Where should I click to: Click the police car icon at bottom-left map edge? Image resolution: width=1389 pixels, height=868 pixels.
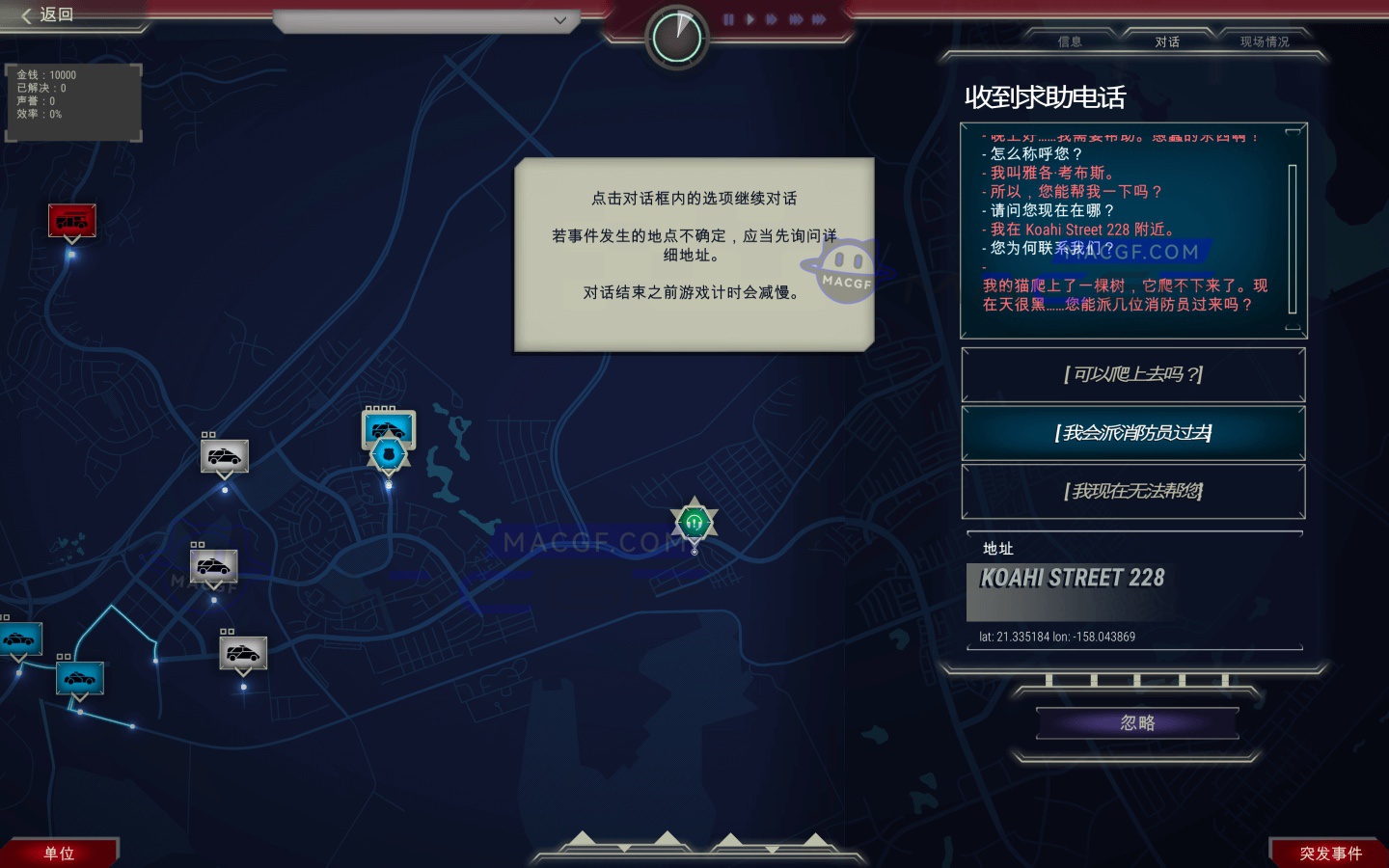[x=19, y=638]
